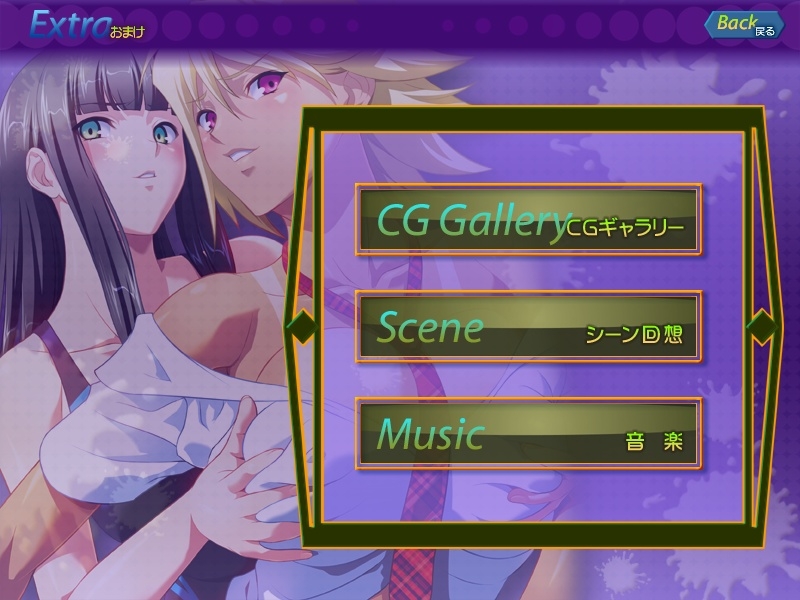The width and height of the screenshot is (800, 600).
Task: Open the CG Gallery
Action: (x=528, y=219)
